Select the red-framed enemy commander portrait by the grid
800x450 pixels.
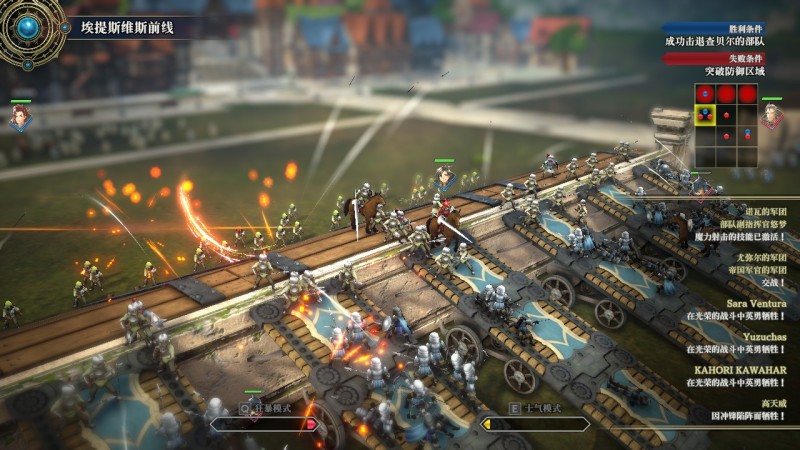tap(770, 116)
